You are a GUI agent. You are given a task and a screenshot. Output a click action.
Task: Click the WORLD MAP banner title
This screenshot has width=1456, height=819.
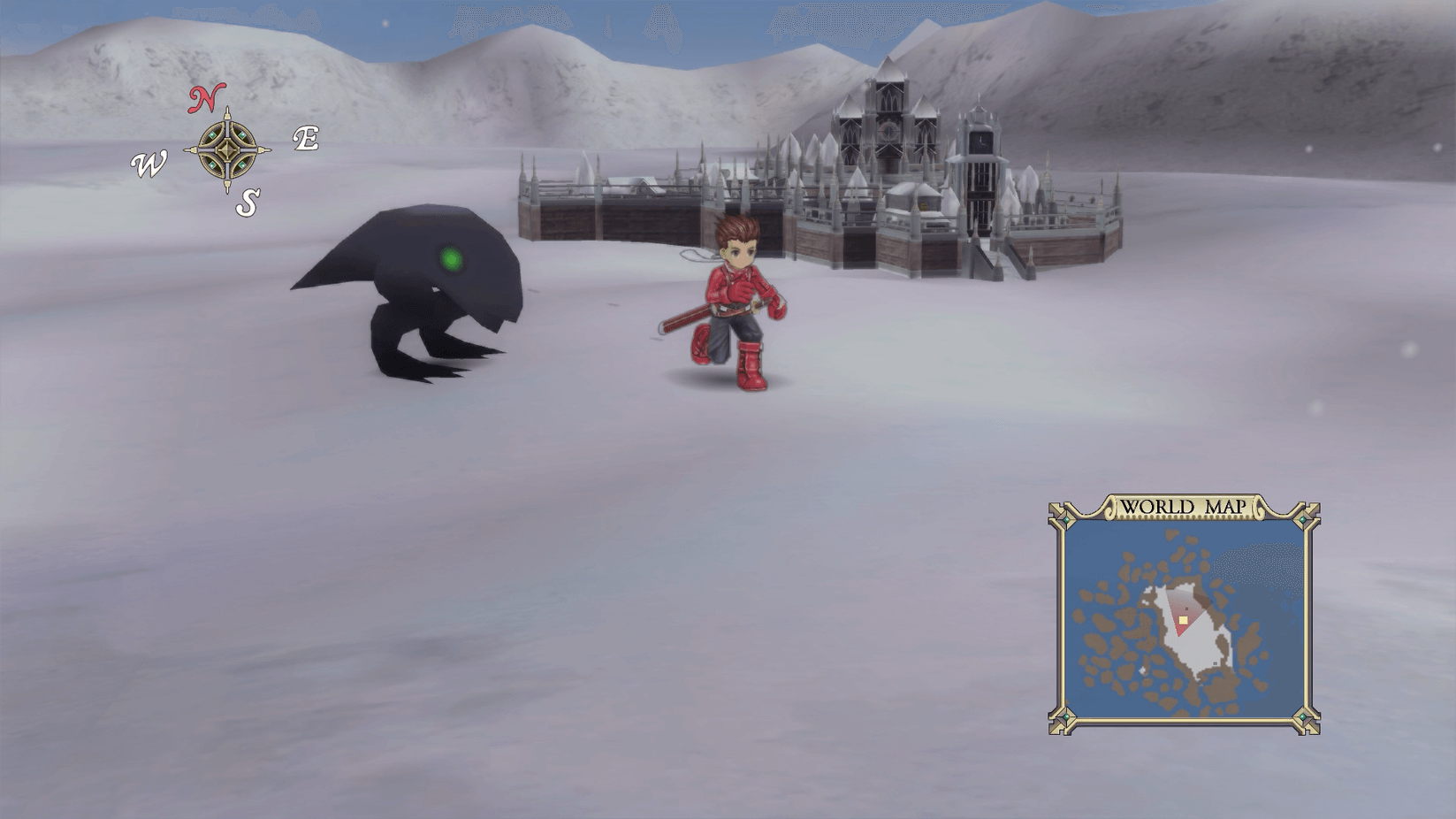[1185, 507]
